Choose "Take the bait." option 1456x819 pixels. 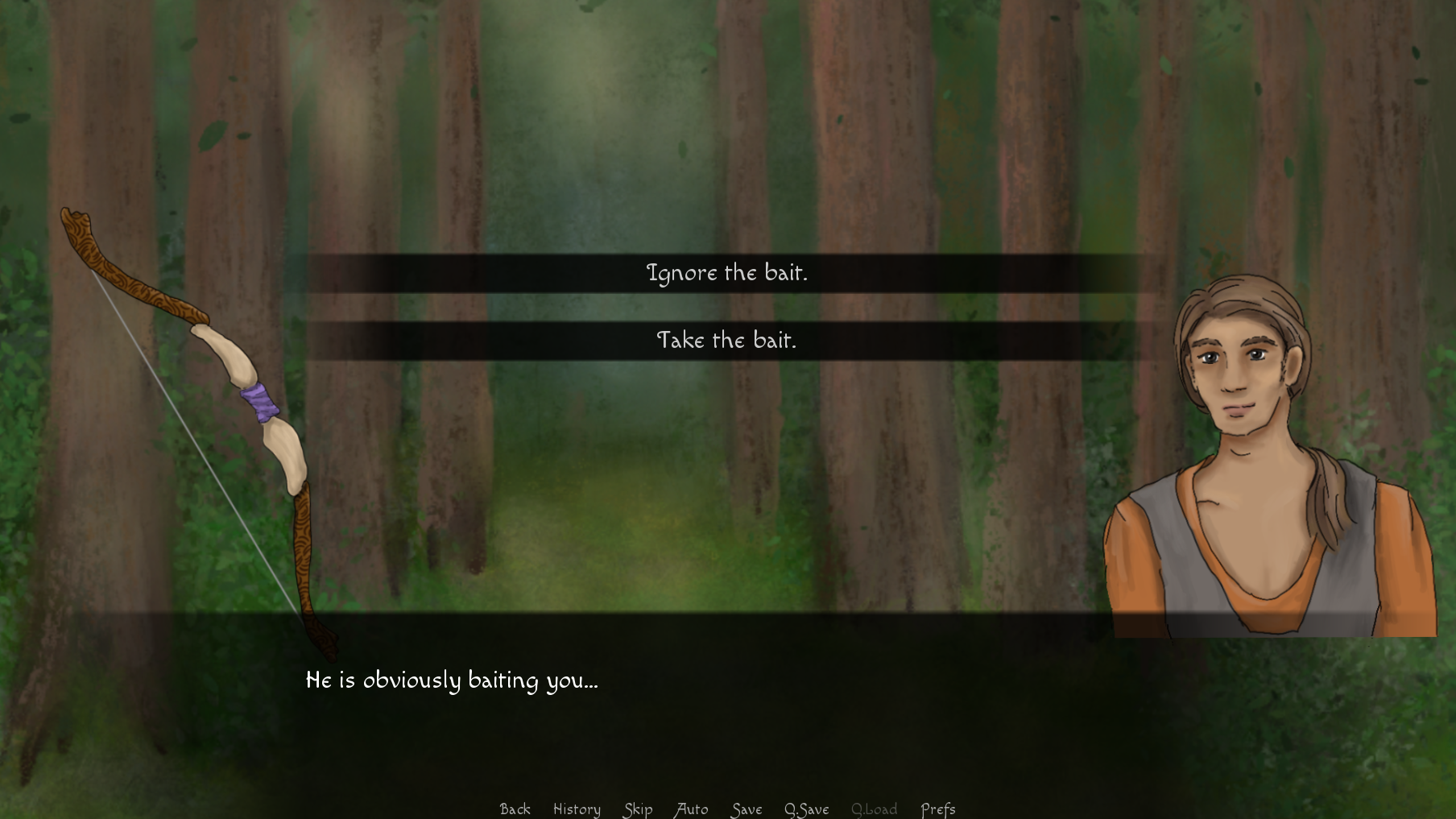point(727,341)
